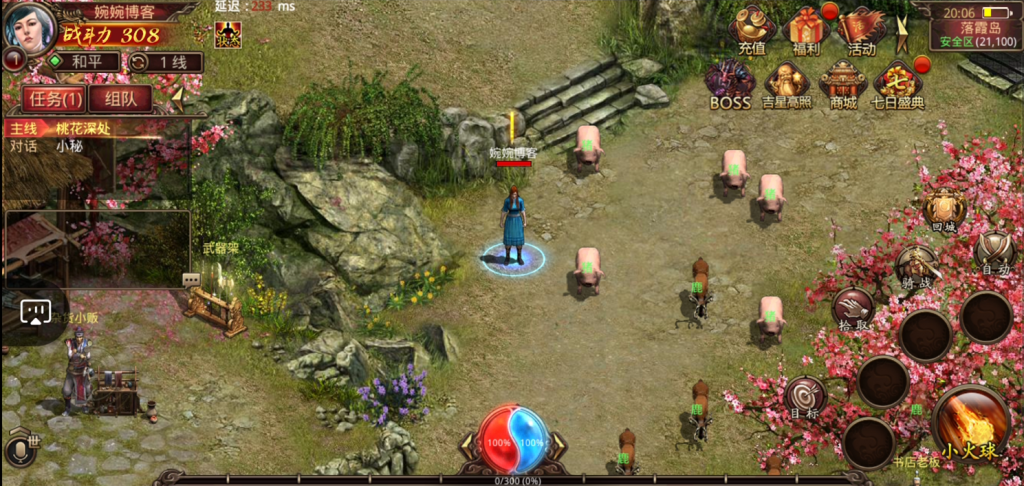The height and width of the screenshot is (486, 1024).
Task: Activate the 骑战 mounted combat button
Action: (915, 268)
